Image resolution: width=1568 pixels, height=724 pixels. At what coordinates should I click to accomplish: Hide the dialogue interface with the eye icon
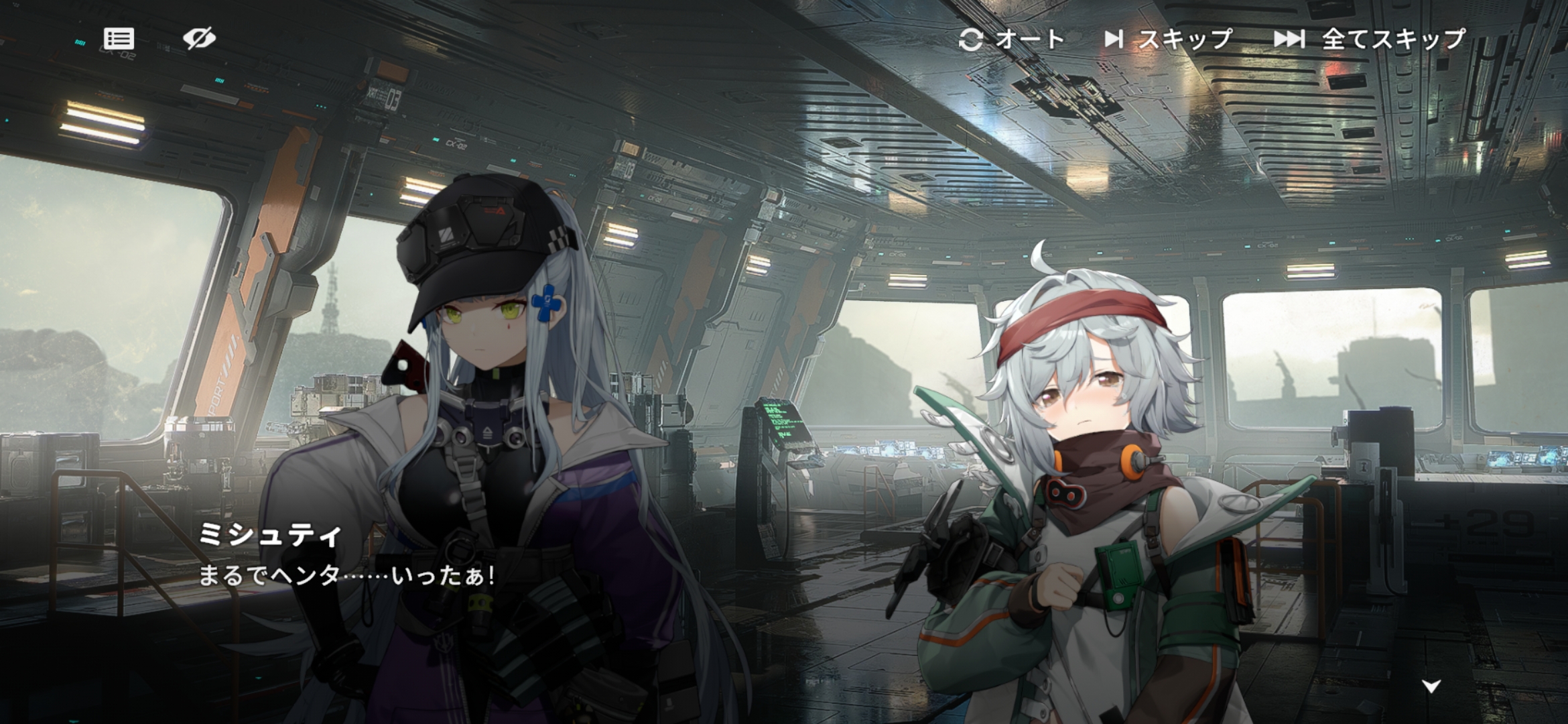pyautogui.click(x=199, y=39)
